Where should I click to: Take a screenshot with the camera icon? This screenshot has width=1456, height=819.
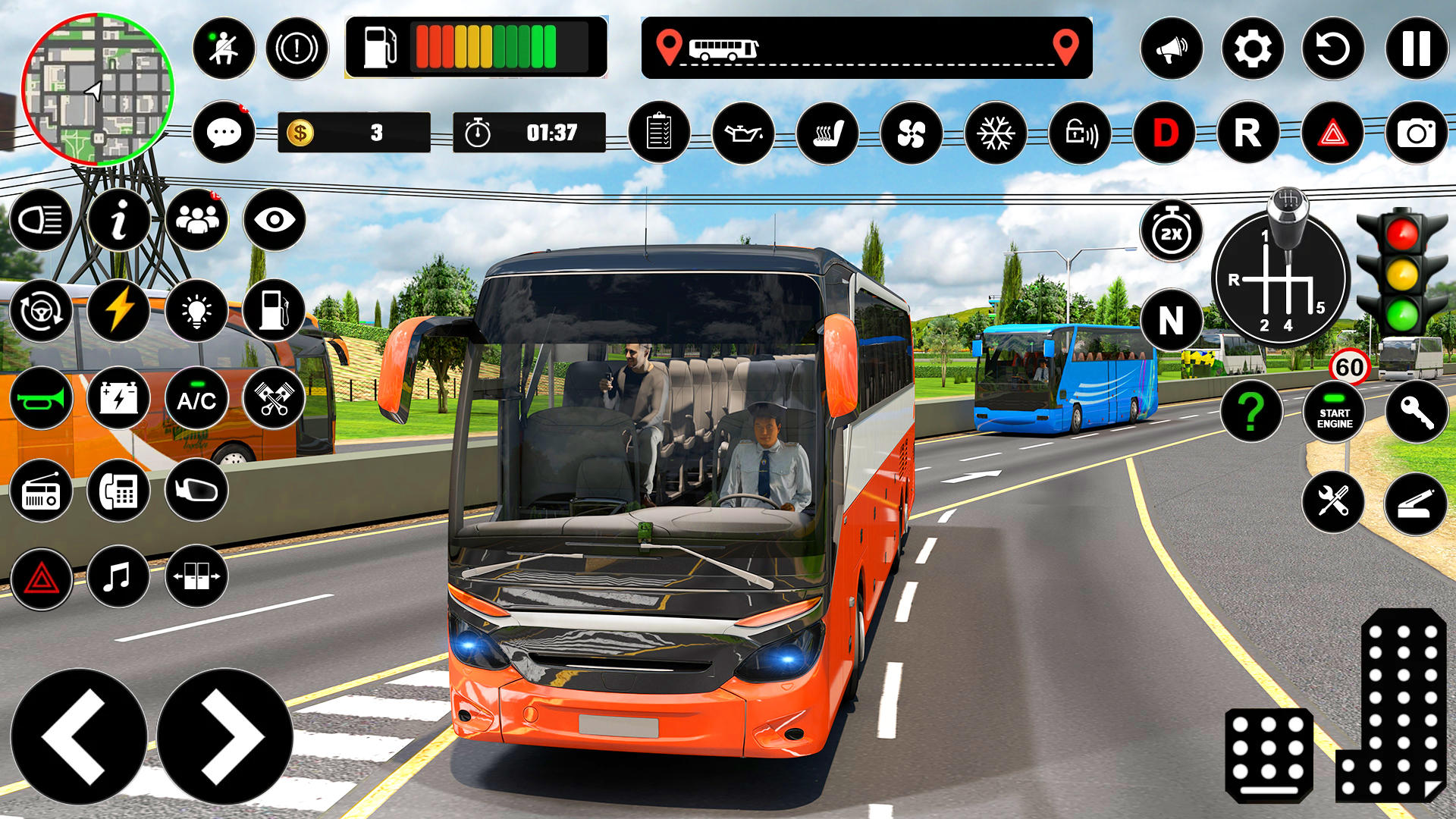[x=1416, y=133]
